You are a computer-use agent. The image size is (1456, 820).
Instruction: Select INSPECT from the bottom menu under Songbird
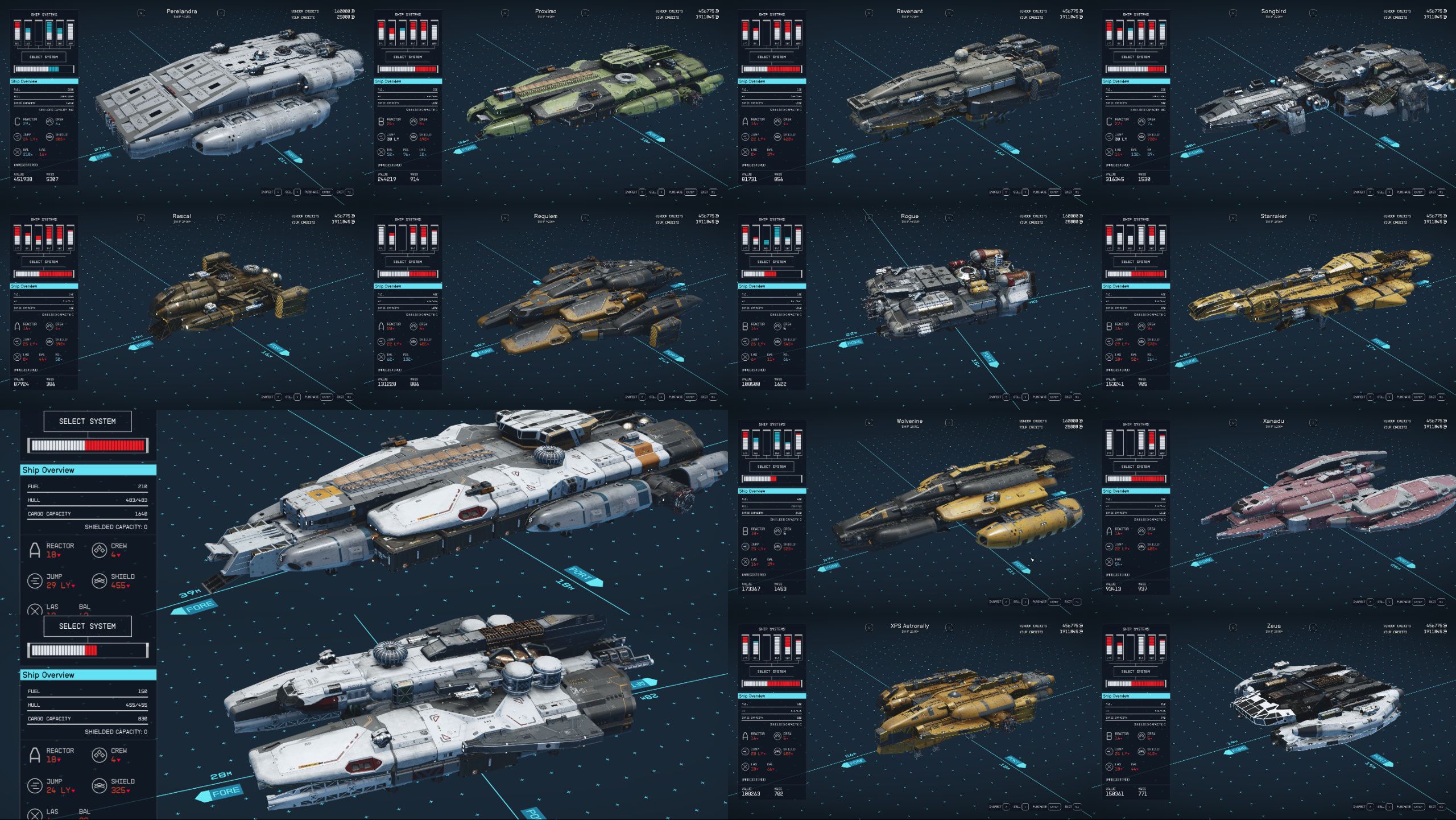1359,192
